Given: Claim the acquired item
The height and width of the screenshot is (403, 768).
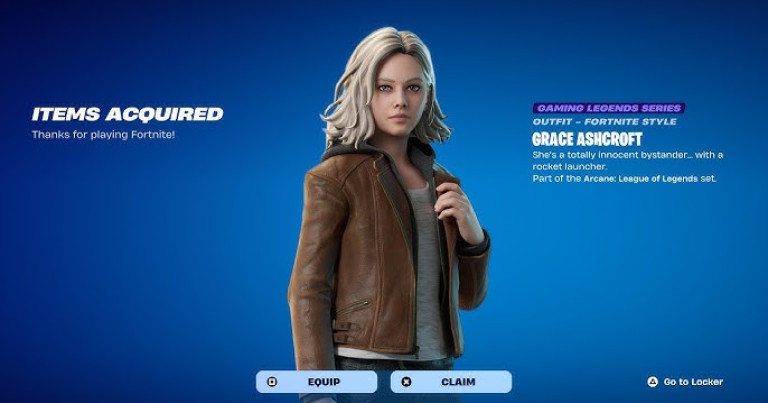Looking at the screenshot, I should 450,381.
